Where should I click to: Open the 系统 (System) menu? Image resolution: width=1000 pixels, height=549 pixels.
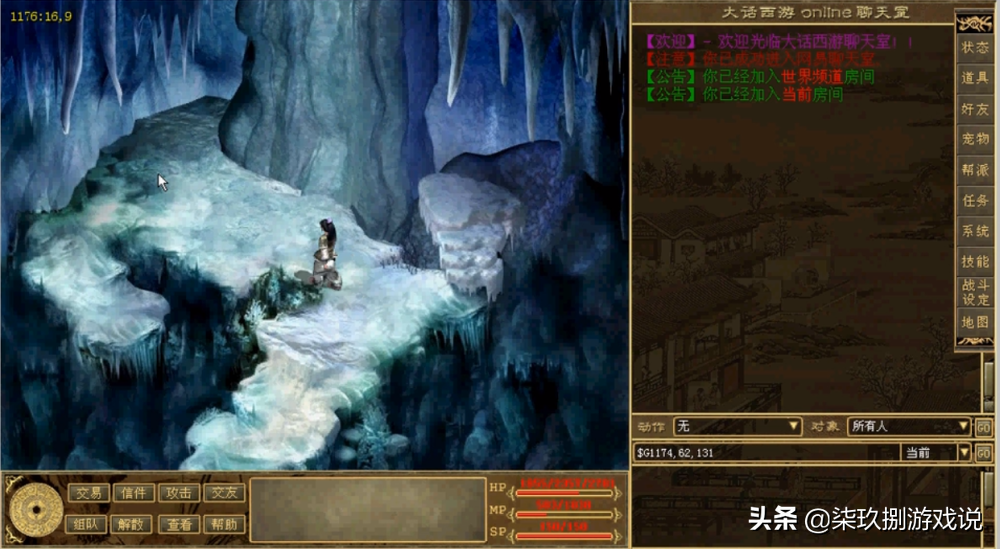[x=975, y=231]
